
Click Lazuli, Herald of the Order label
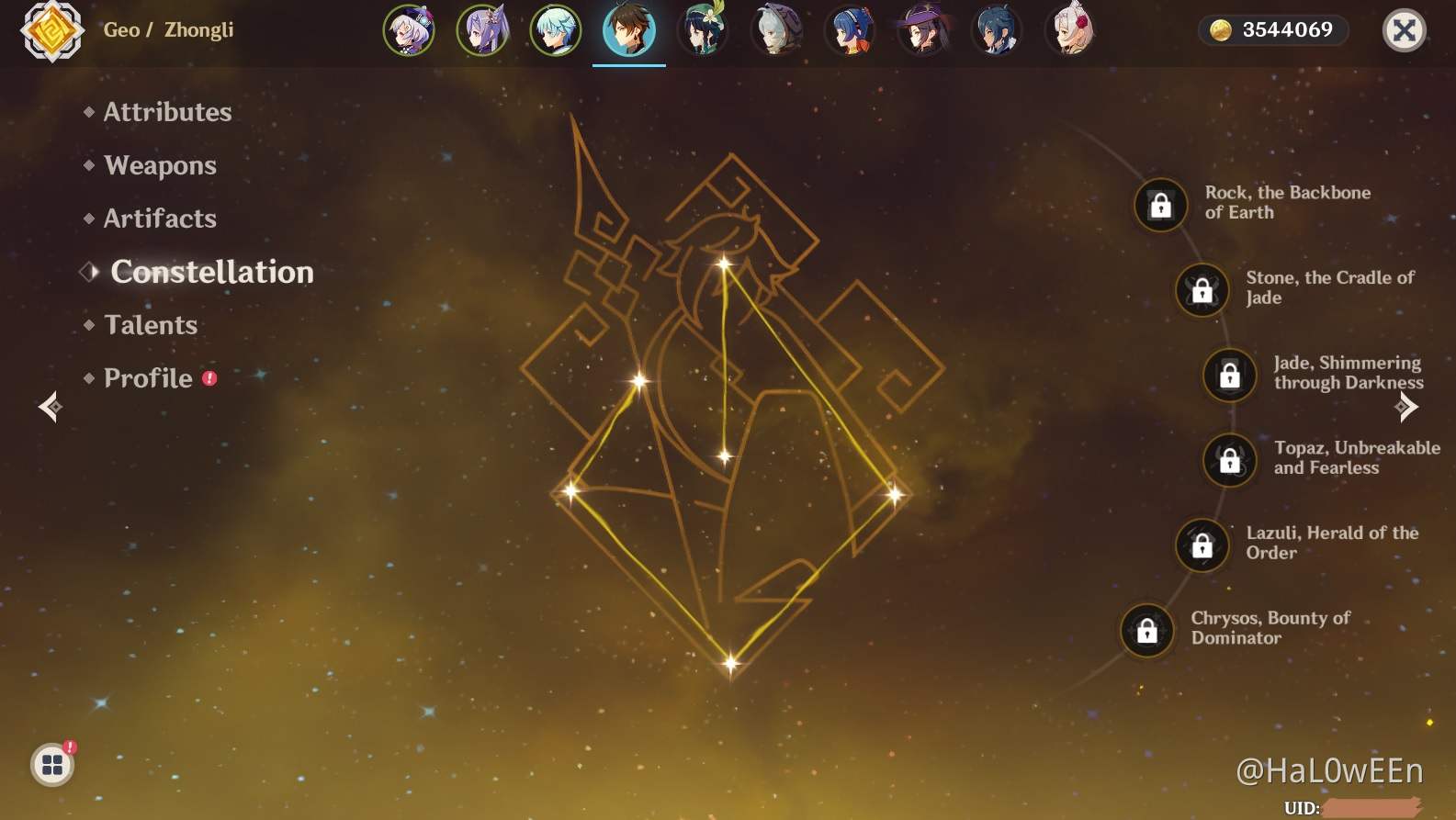pos(1333,542)
